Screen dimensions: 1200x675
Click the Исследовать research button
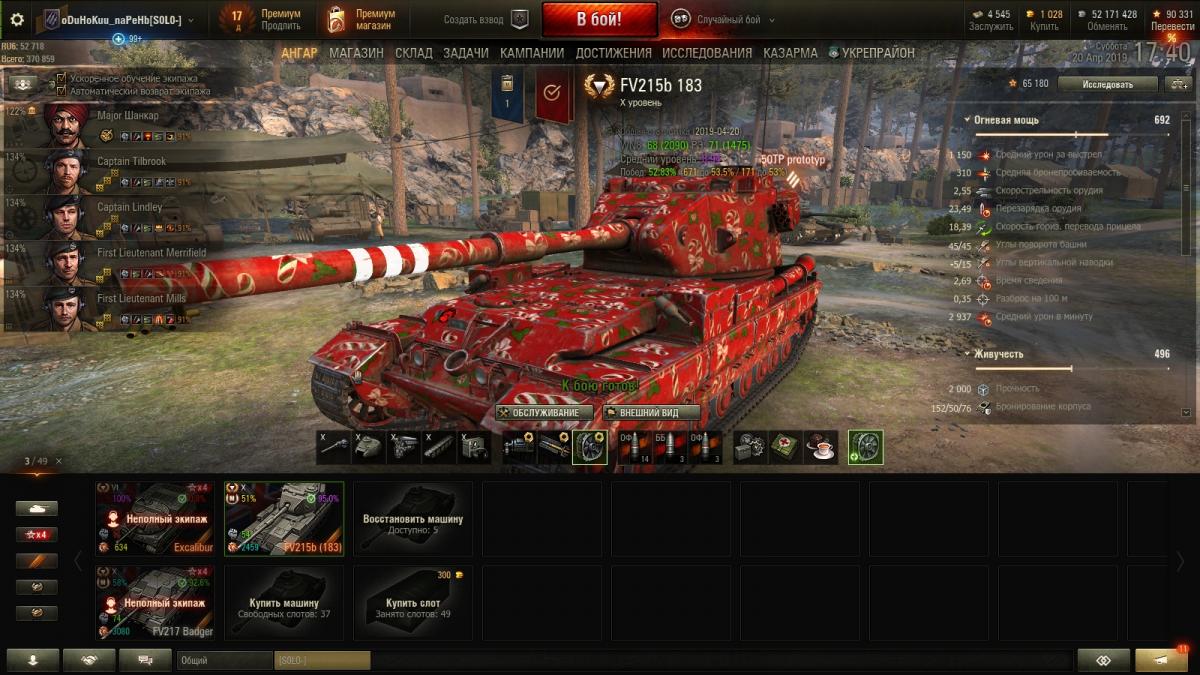coord(1107,84)
